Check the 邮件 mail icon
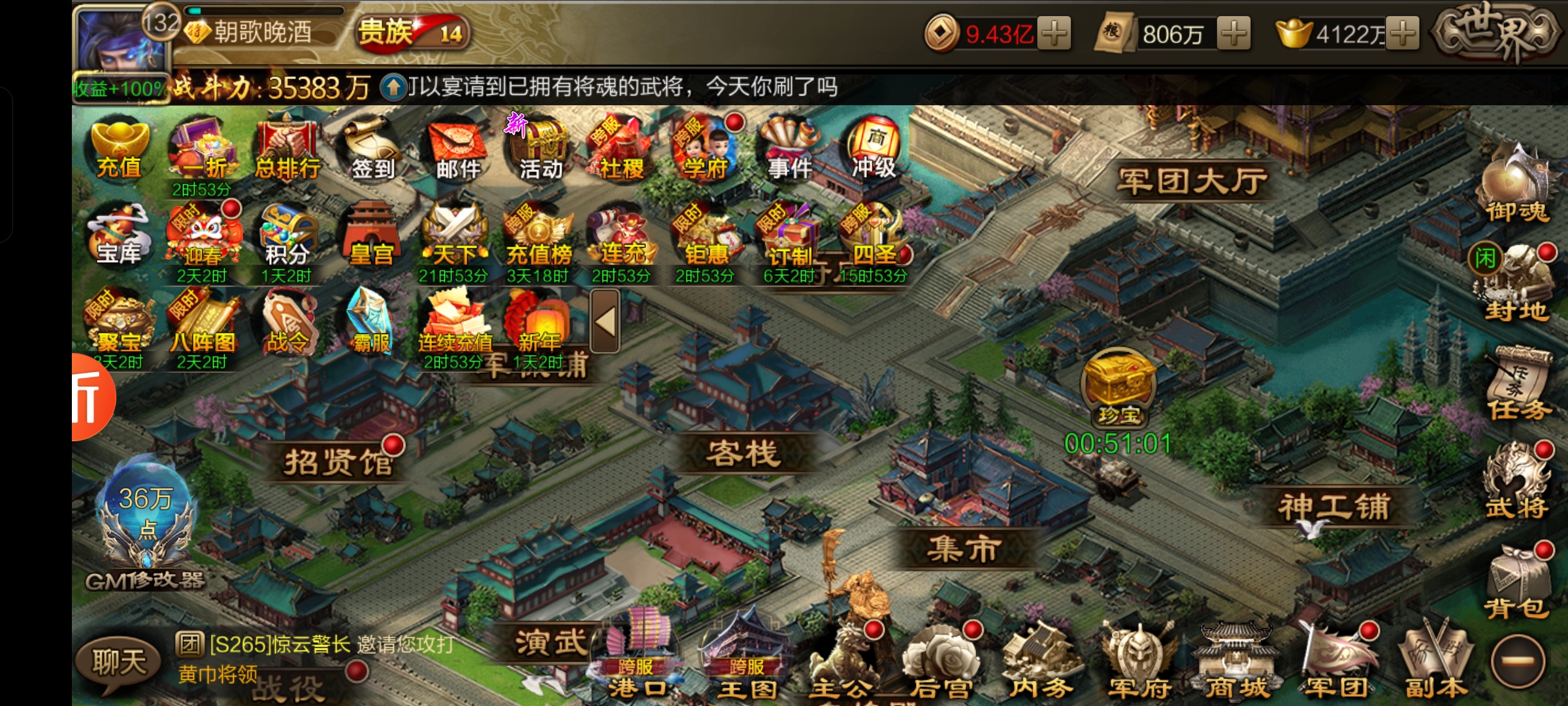This screenshot has height=706, width=1568. coord(457,149)
